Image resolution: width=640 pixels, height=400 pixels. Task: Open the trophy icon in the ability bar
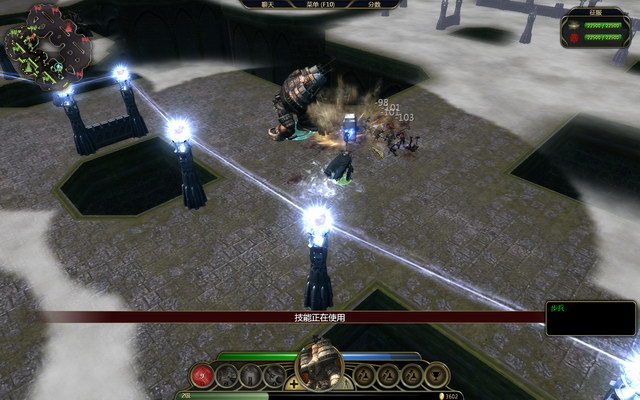pos(436,376)
